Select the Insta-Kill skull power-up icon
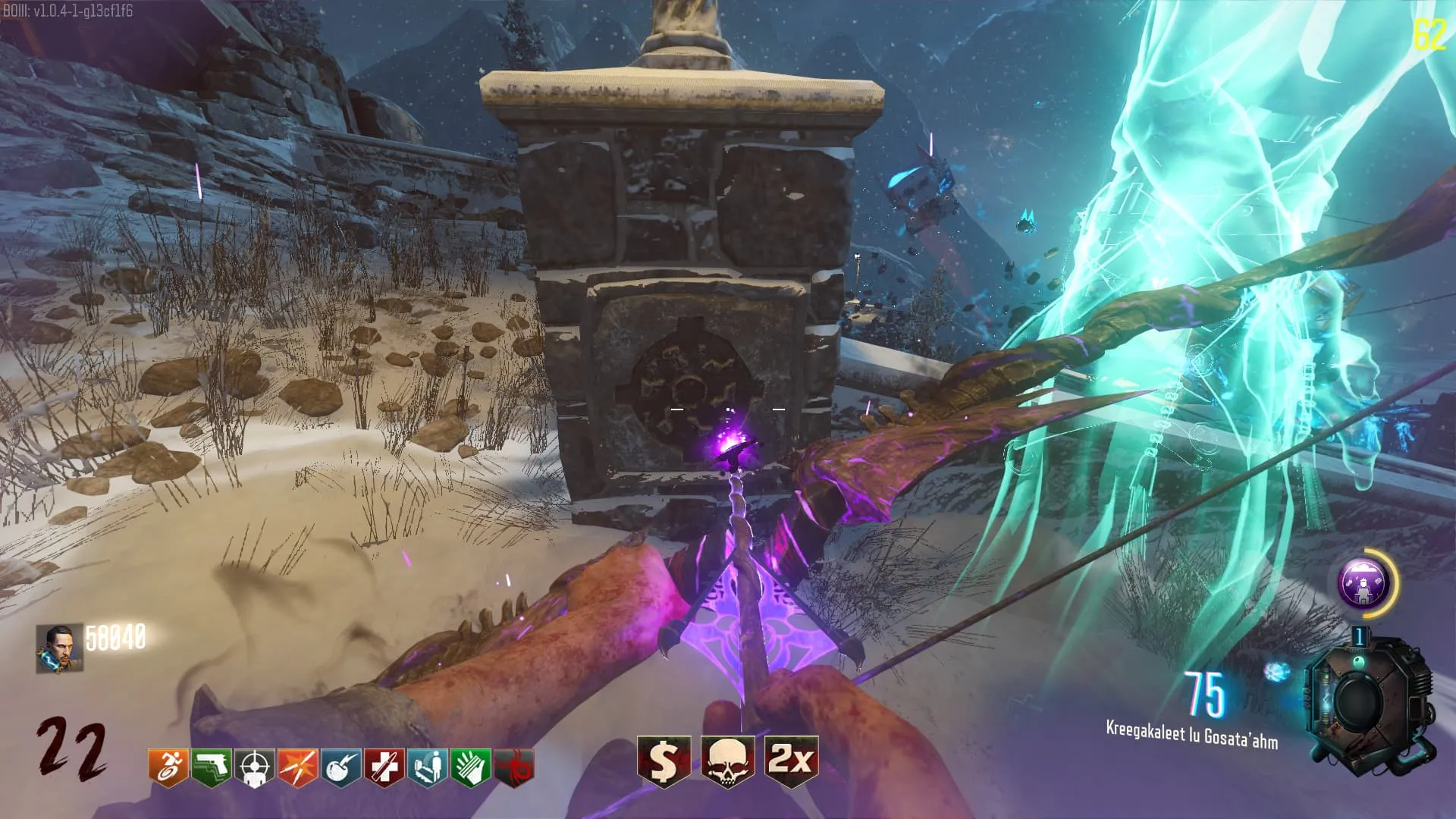 click(727, 761)
